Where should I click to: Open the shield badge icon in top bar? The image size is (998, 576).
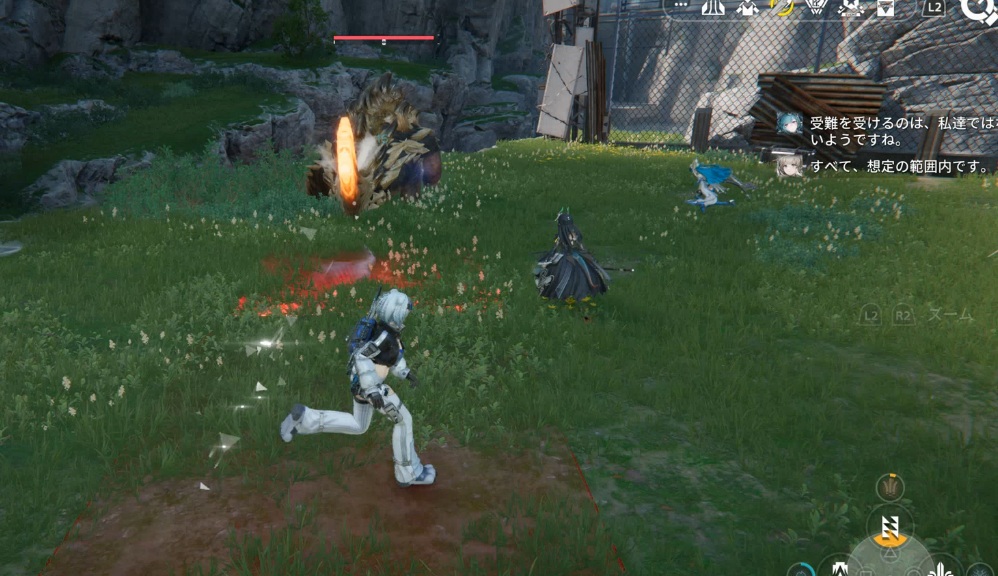click(816, 8)
